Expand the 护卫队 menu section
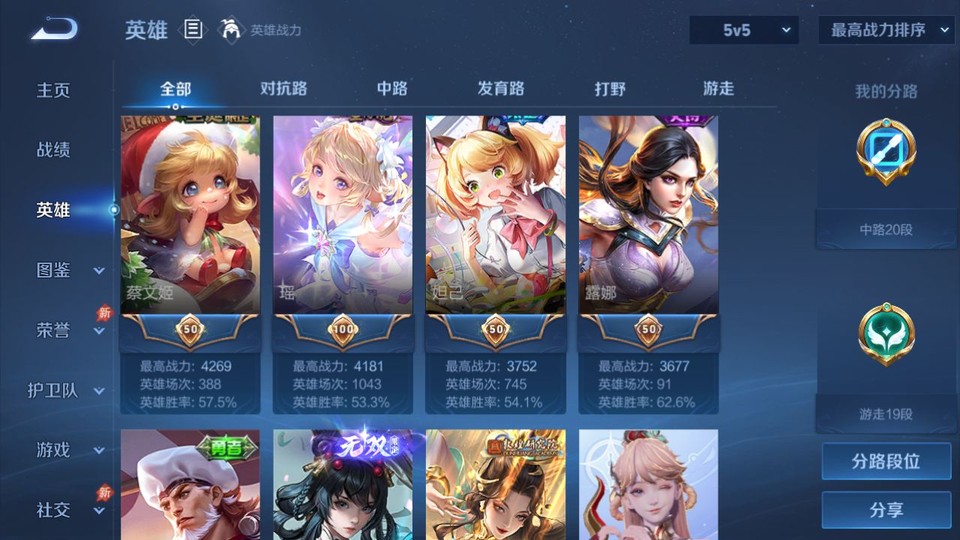 click(x=70, y=390)
